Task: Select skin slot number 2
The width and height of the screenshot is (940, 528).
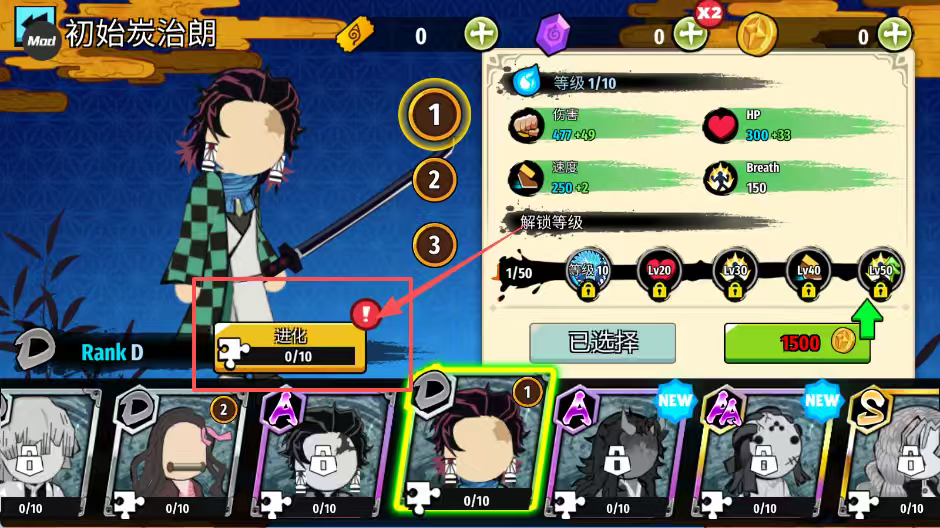Action: pos(434,180)
